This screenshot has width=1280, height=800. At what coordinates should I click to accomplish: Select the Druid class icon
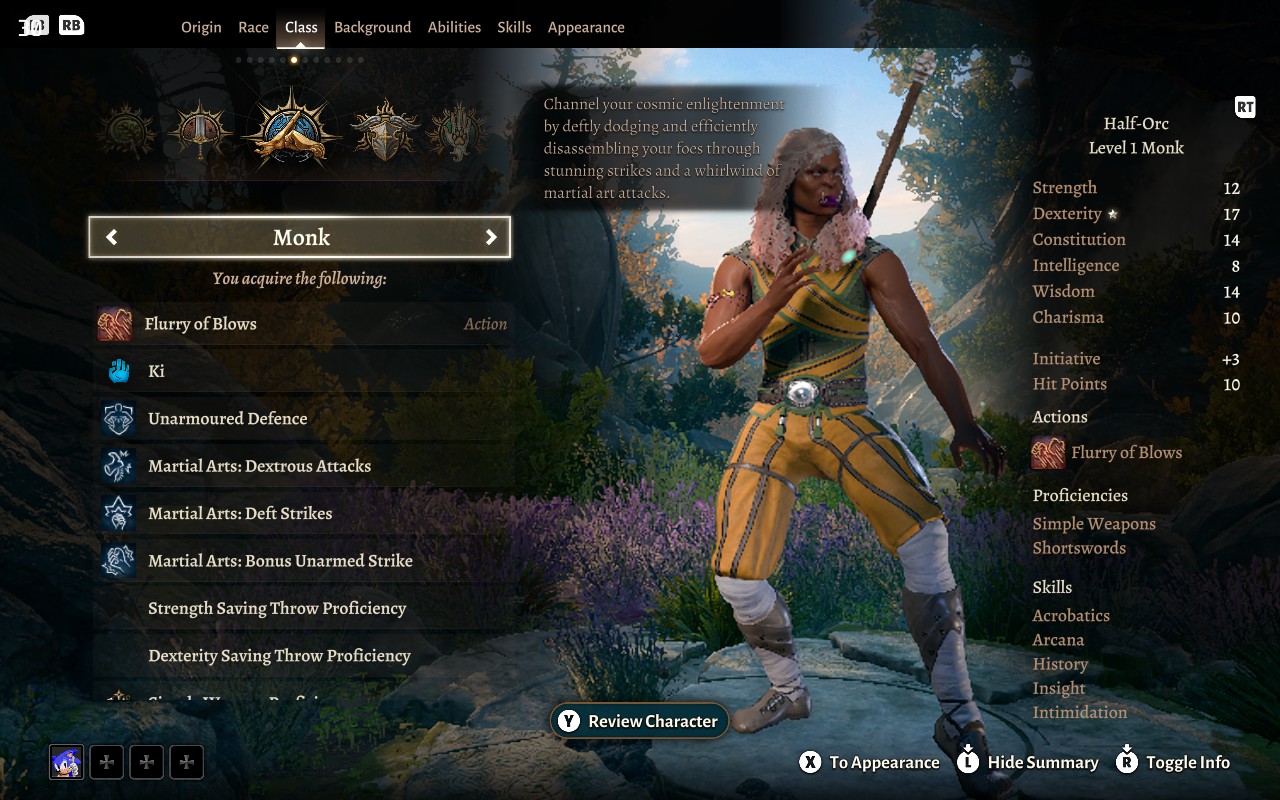[128, 128]
